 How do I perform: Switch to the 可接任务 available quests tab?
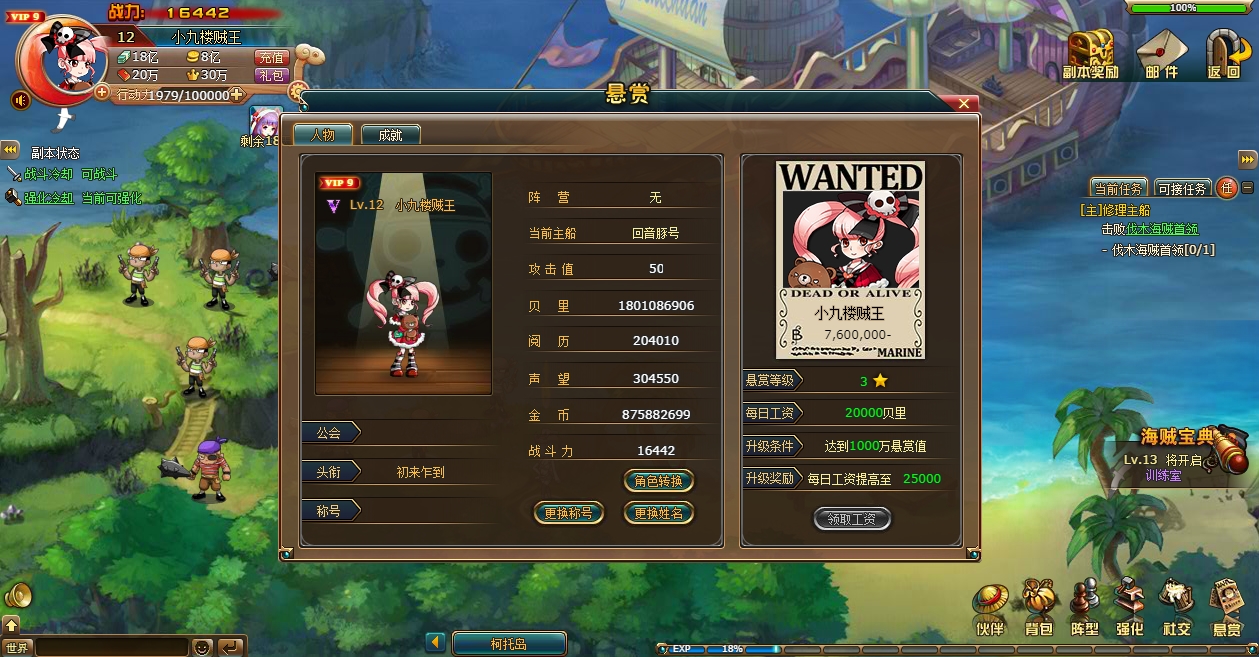[1182, 188]
